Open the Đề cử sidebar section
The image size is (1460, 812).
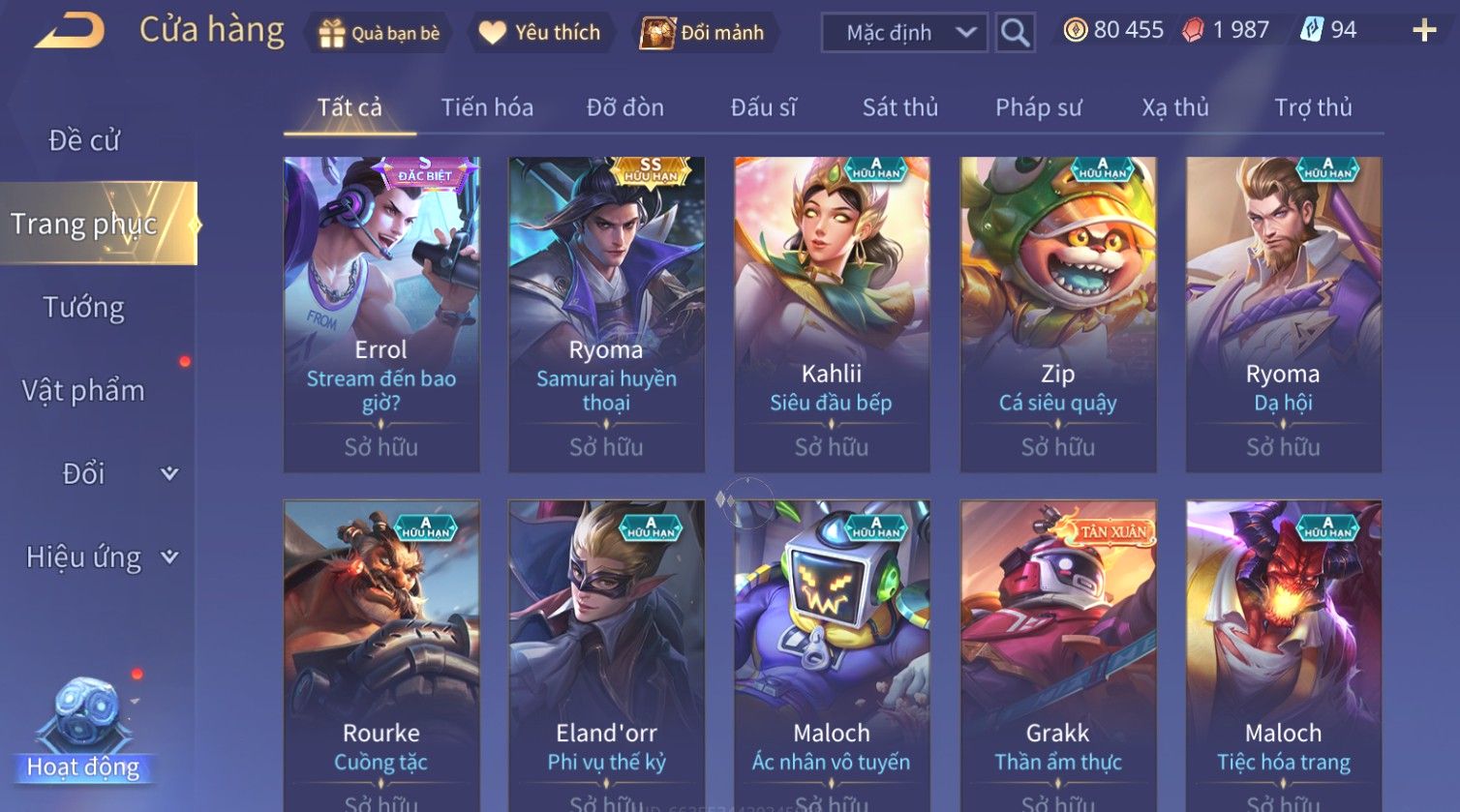(x=84, y=141)
